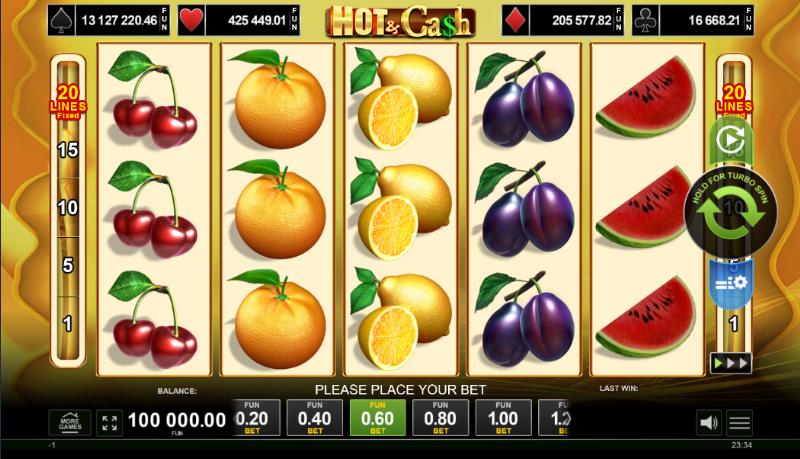Set the bet to 0.80

(441, 418)
